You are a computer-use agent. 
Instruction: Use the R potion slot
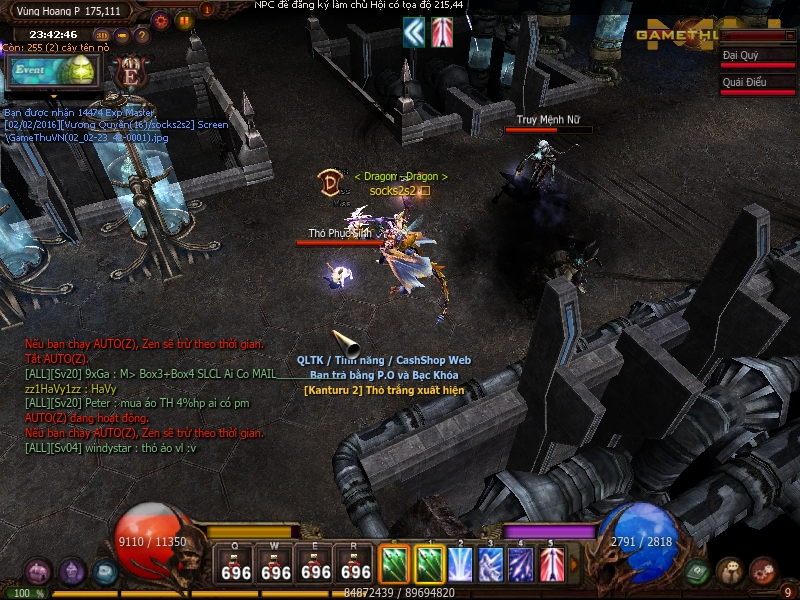click(x=356, y=566)
